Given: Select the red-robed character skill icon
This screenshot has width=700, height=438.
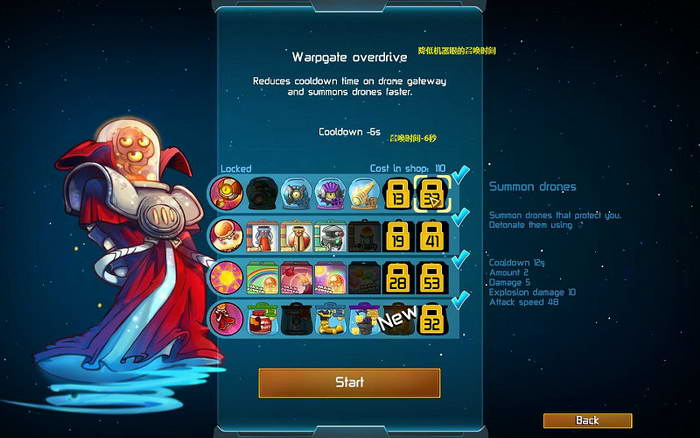Looking at the screenshot, I should 226,319.
